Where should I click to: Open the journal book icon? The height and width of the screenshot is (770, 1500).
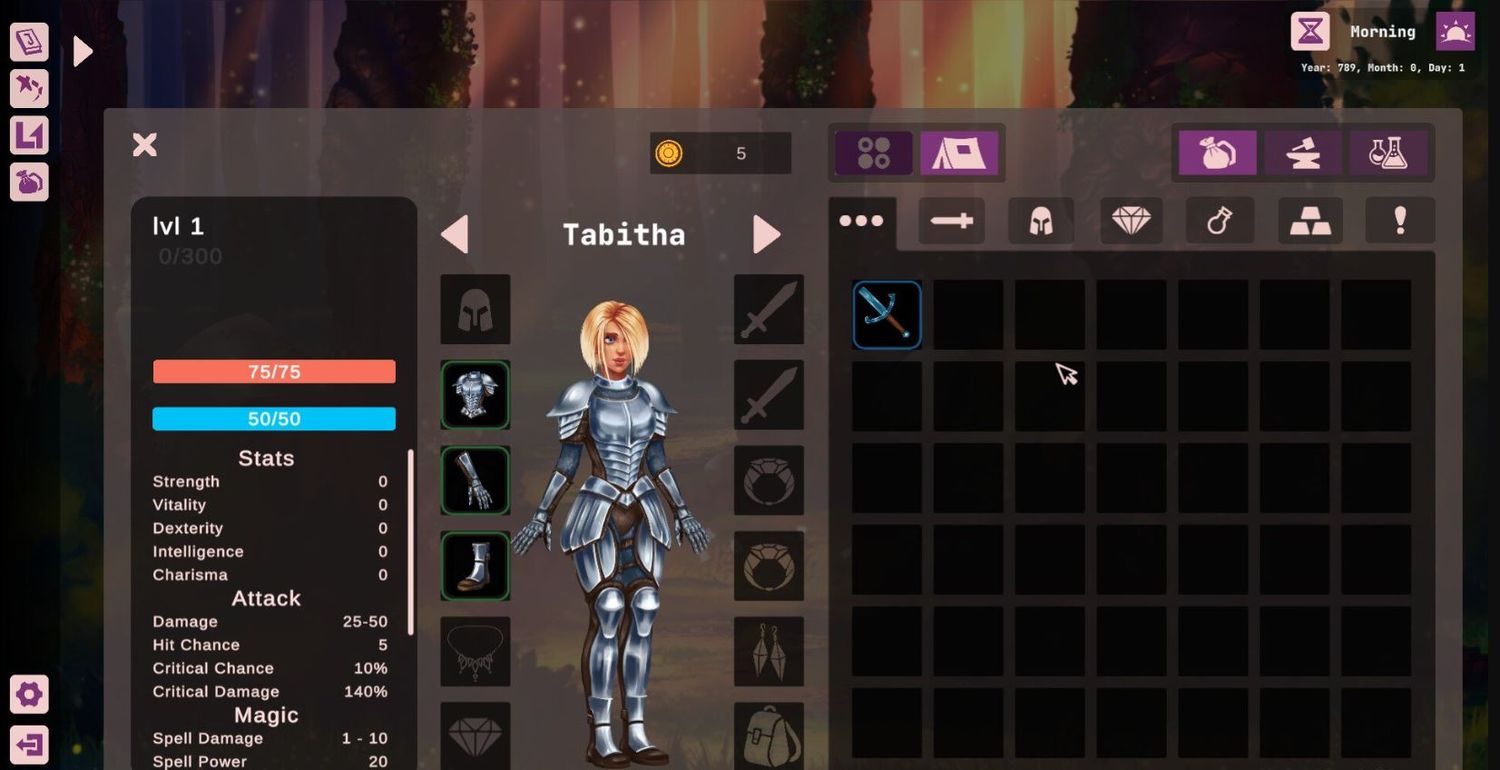coord(29,42)
